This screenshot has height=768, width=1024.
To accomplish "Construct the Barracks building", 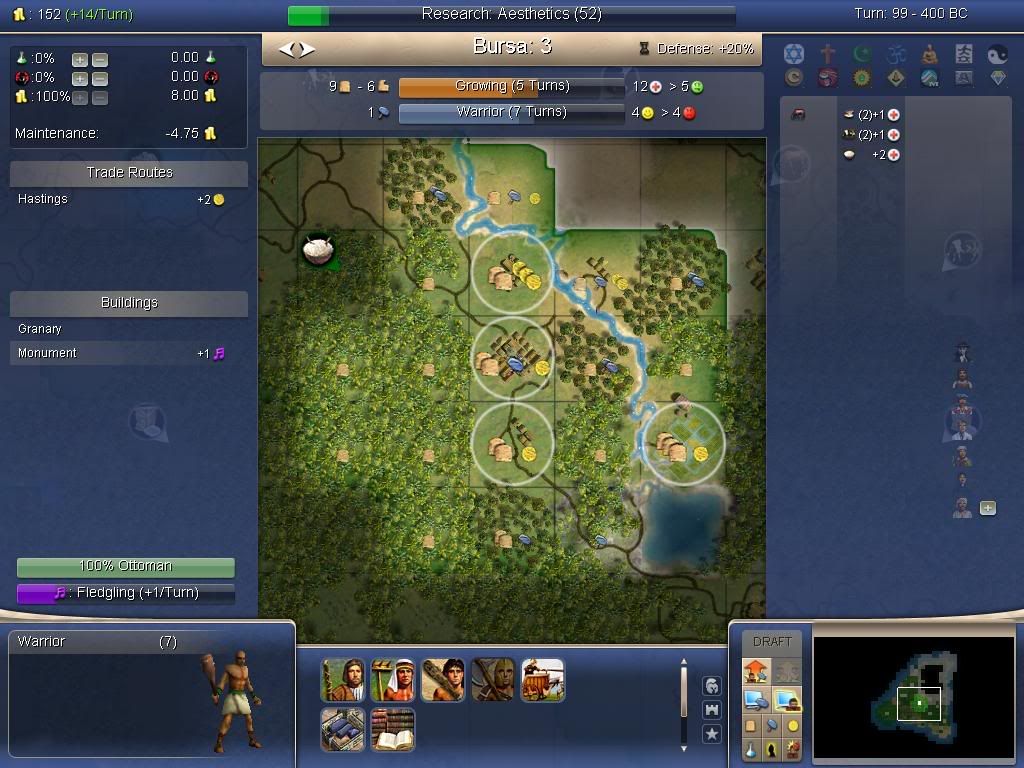I will point(342,730).
